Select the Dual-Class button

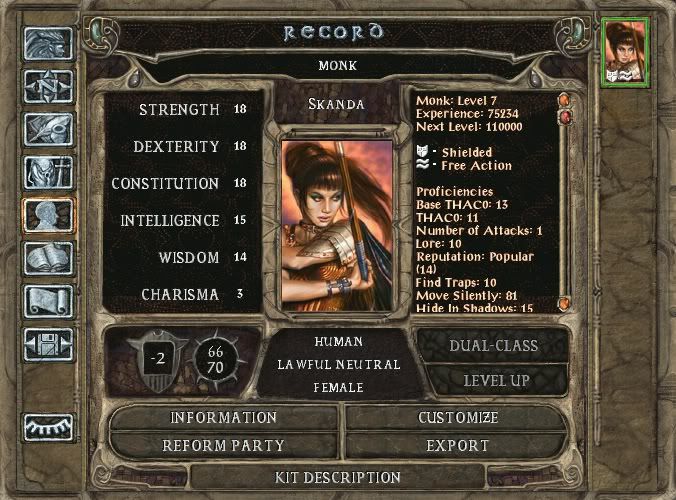491,346
